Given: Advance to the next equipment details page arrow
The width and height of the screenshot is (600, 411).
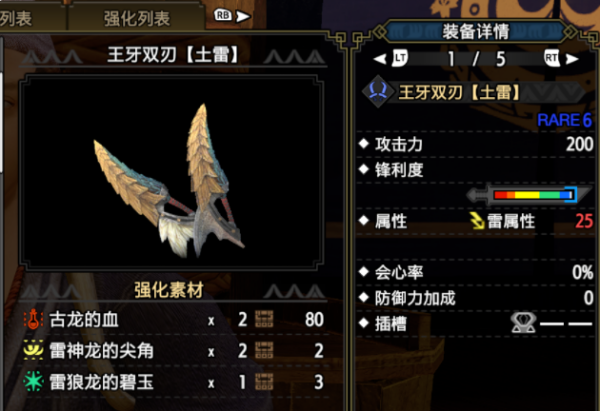Looking at the screenshot, I should tap(575, 59).
